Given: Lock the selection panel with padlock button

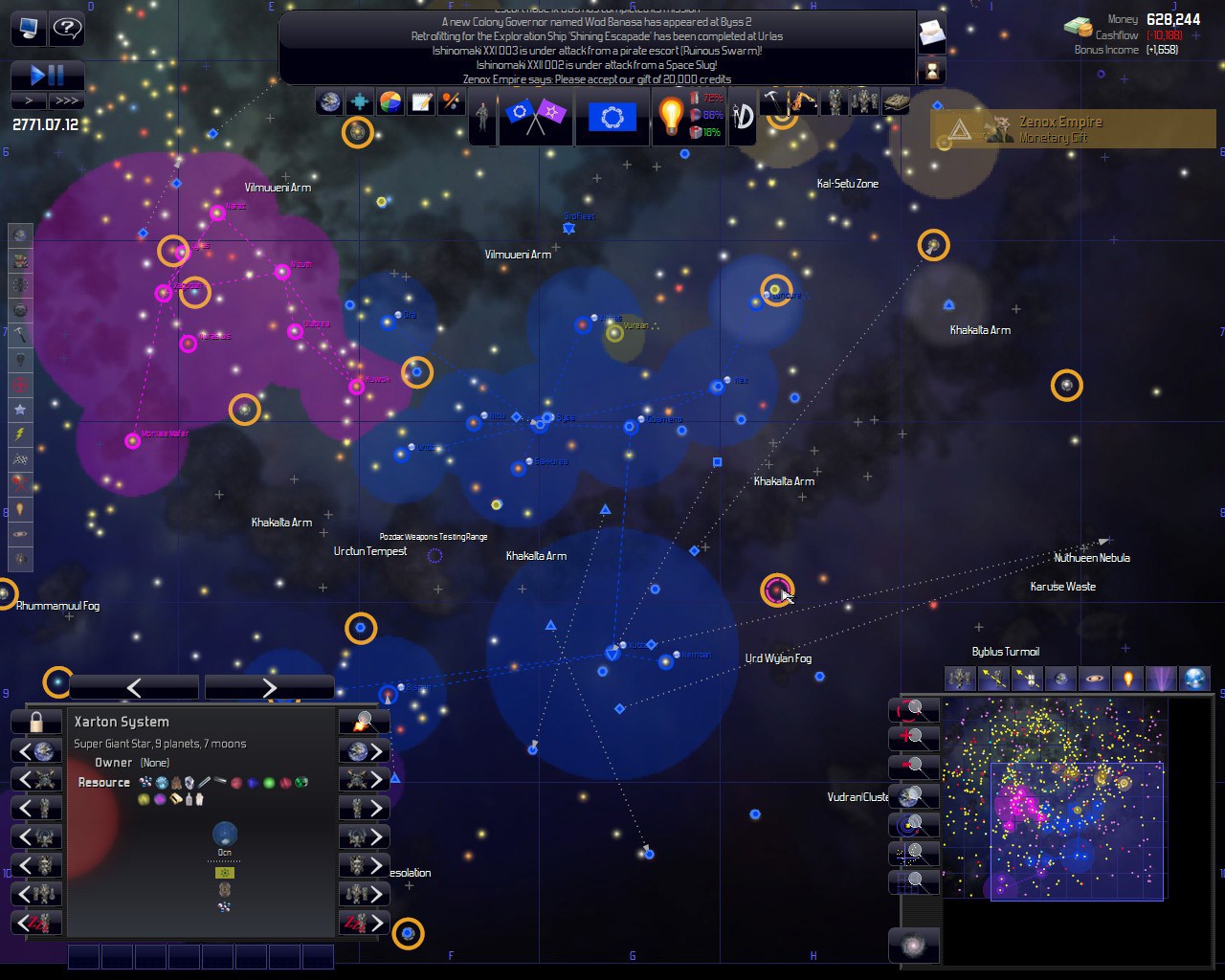Looking at the screenshot, I should pyautogui.click(x=36, y=722).
